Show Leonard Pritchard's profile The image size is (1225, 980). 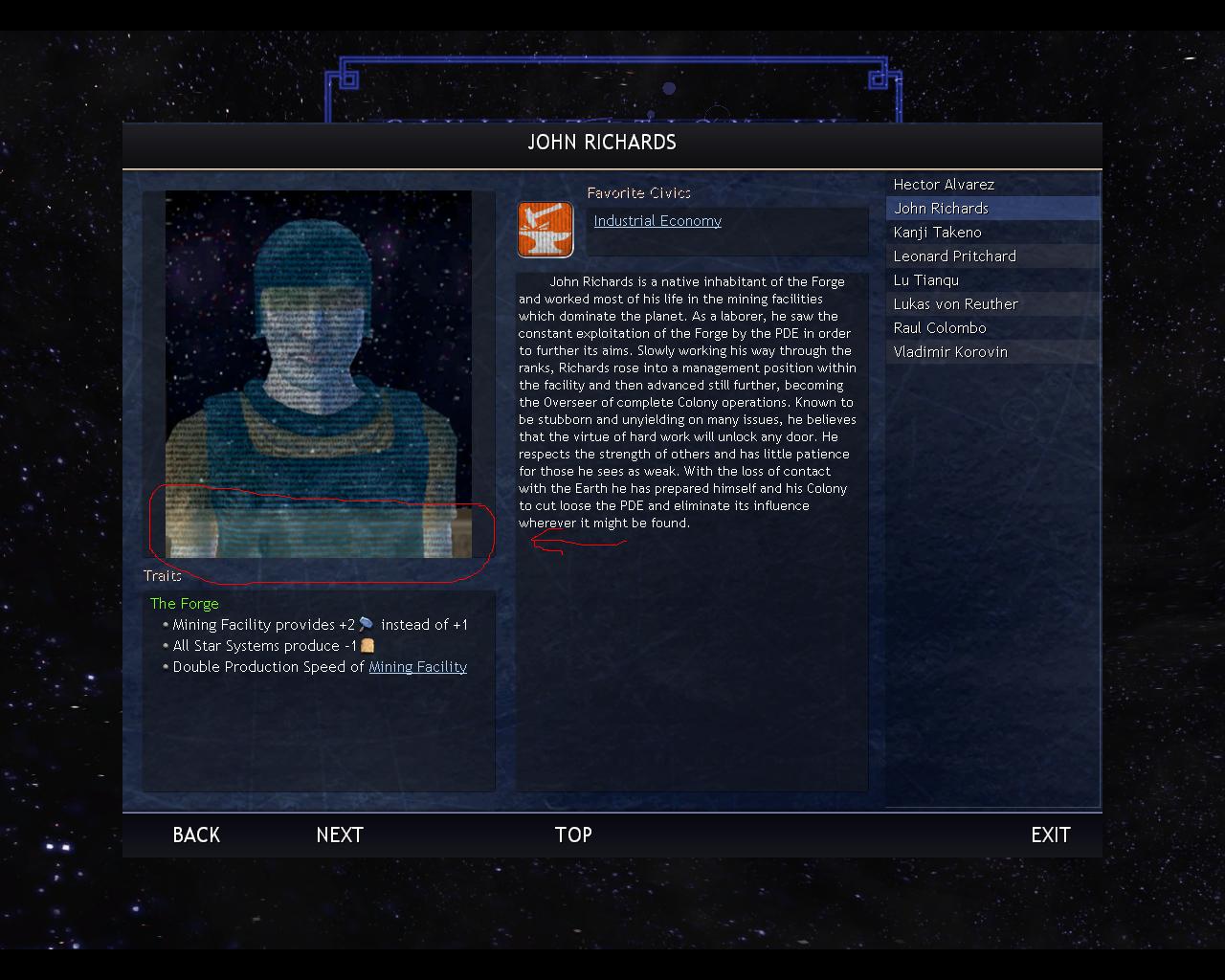point(954,256)
